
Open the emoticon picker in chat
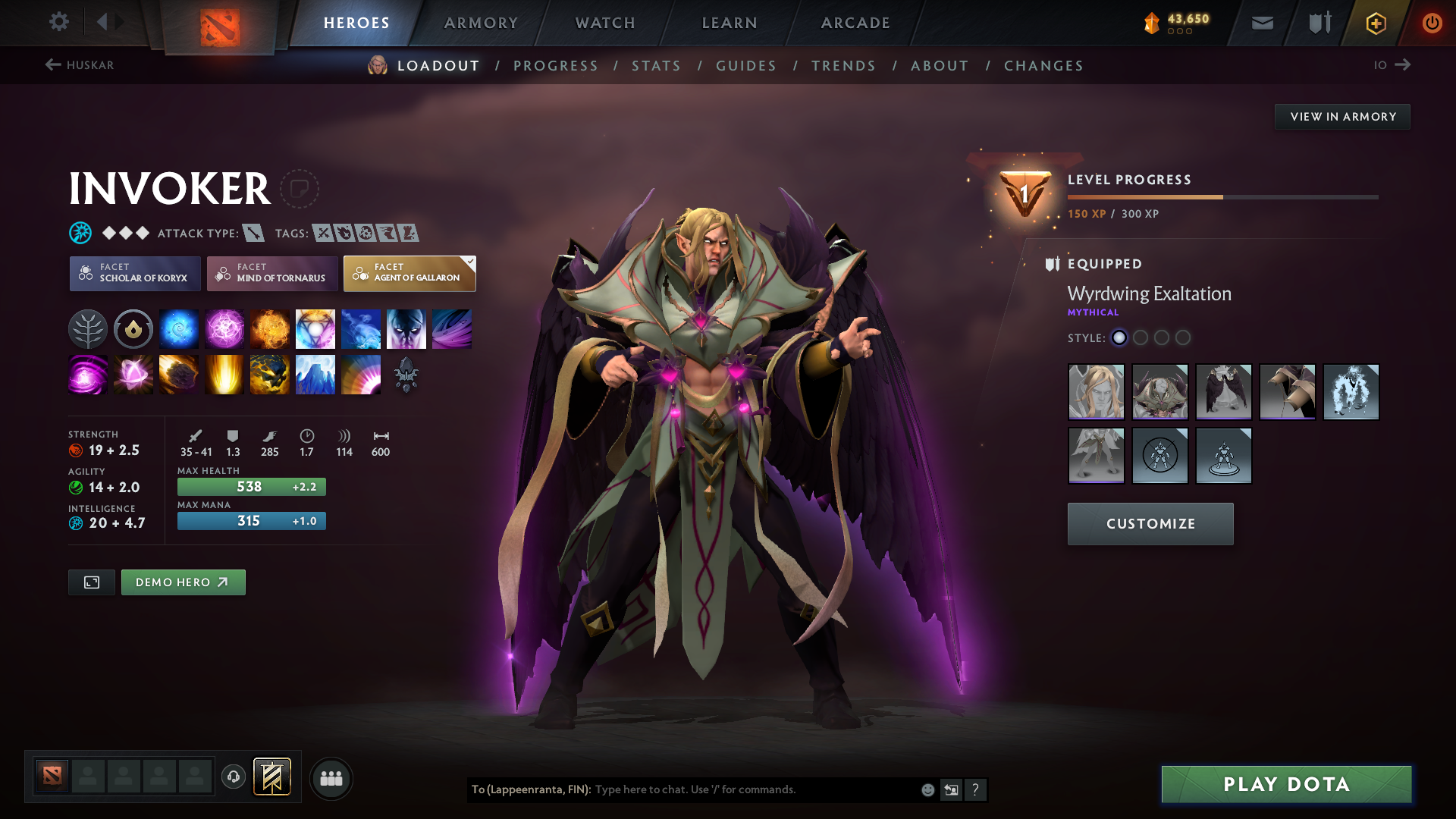tap(927, 789)
